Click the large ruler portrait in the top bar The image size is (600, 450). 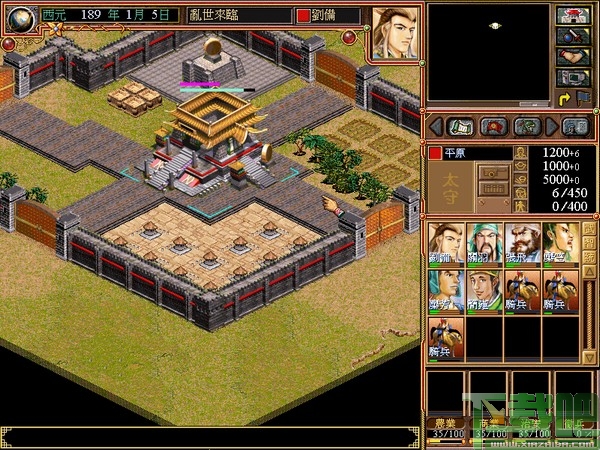pyautogui.click(x=396, y=34)
